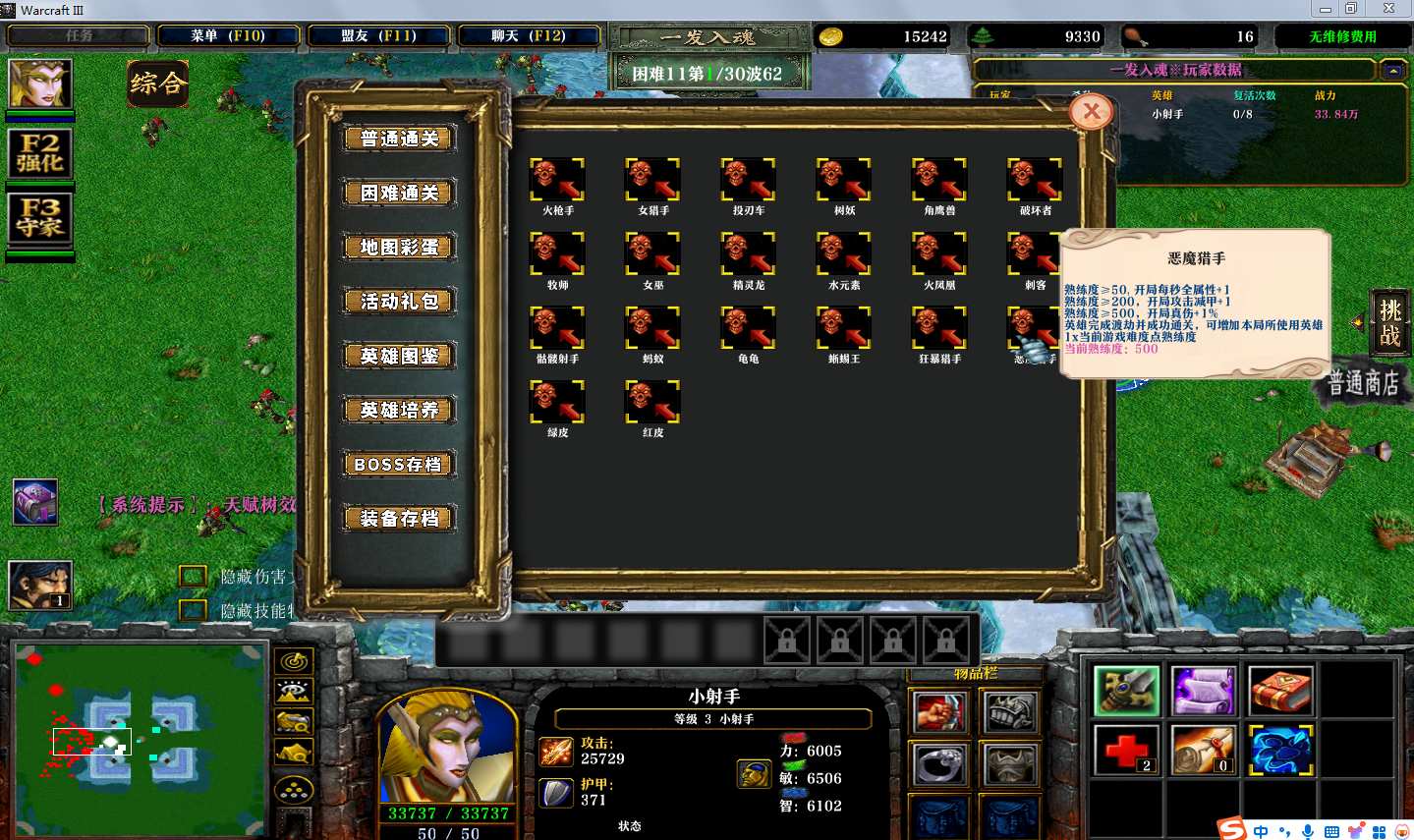Image resolution: width=1414 pixels, height=840 pixels.
Task: Choose the 牧师 hero icon
Action: point(557,254)
